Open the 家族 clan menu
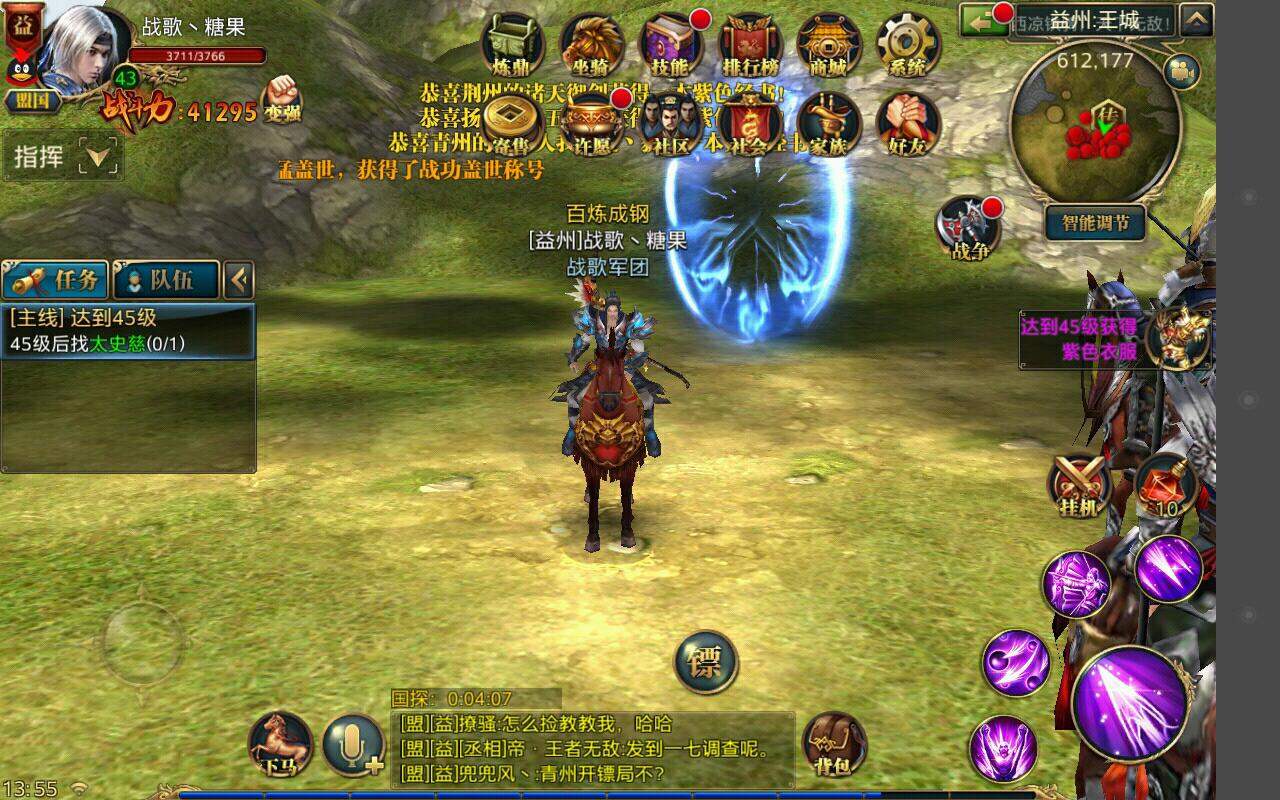Image resolution: width=1280 pixels, height=800 pixels. [829, 124]
